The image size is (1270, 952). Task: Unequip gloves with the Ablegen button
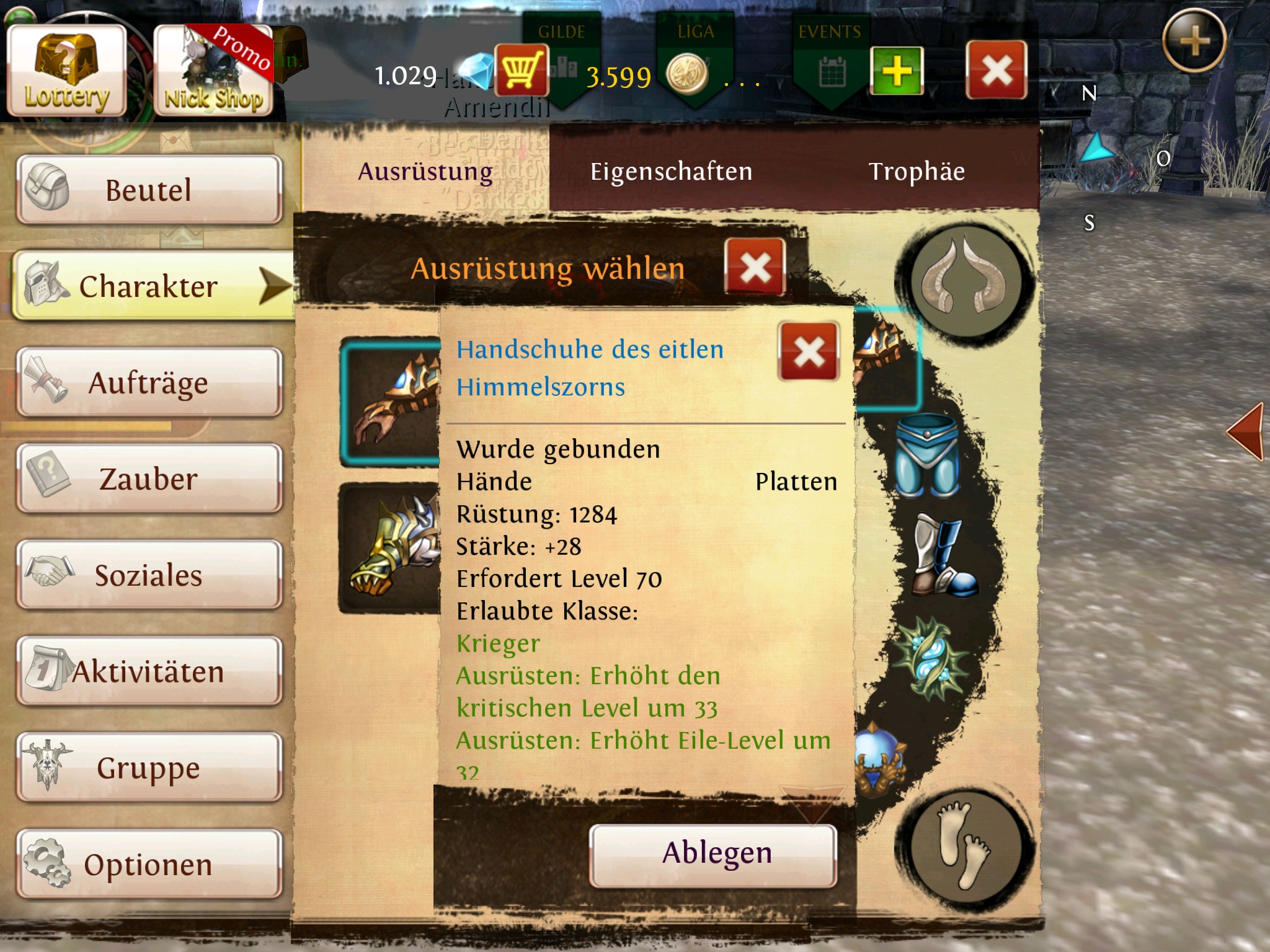[713, 854]
